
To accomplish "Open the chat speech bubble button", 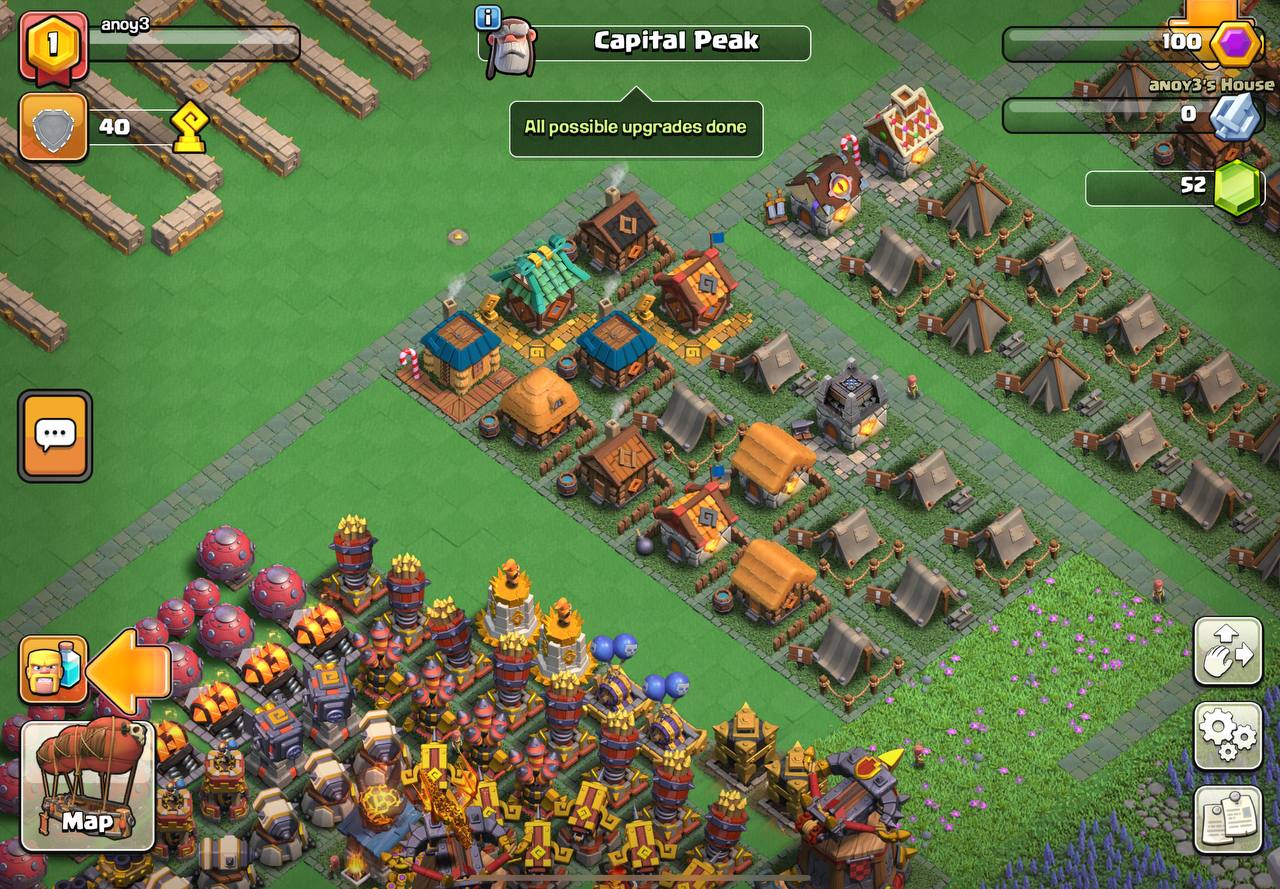I will [55, 435].
